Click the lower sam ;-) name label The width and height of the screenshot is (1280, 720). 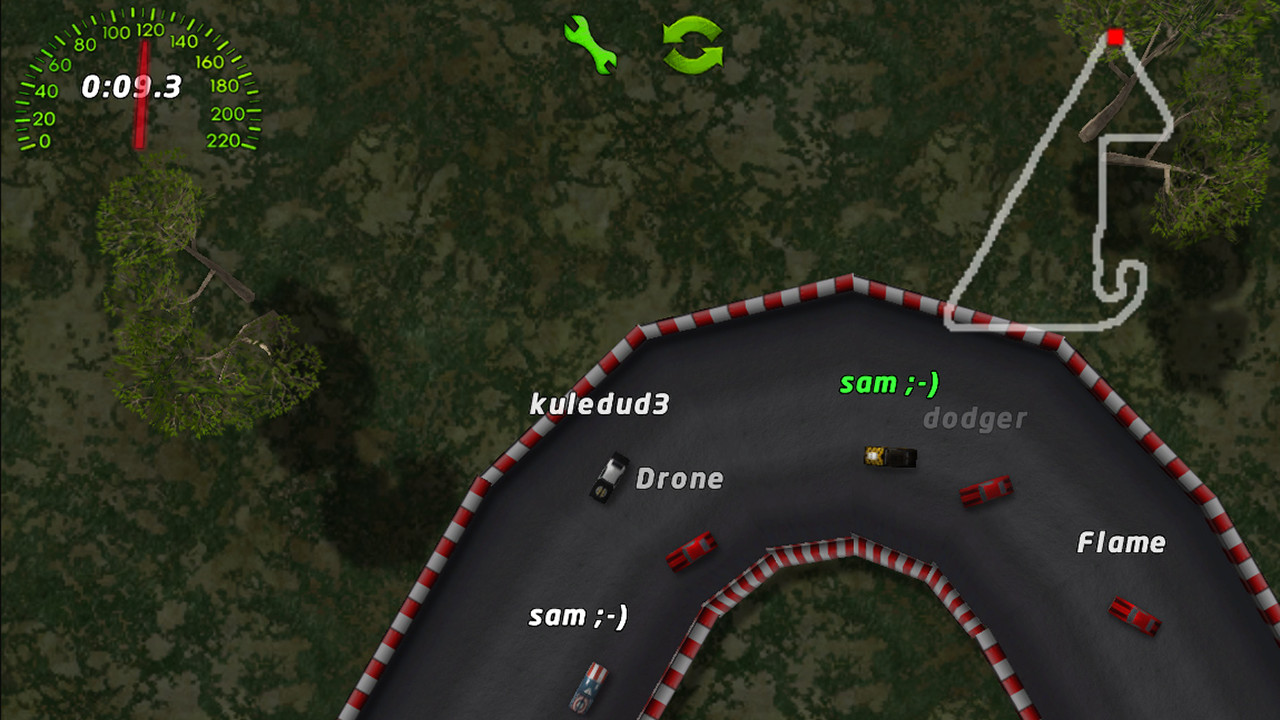click(x=578, y=617)
